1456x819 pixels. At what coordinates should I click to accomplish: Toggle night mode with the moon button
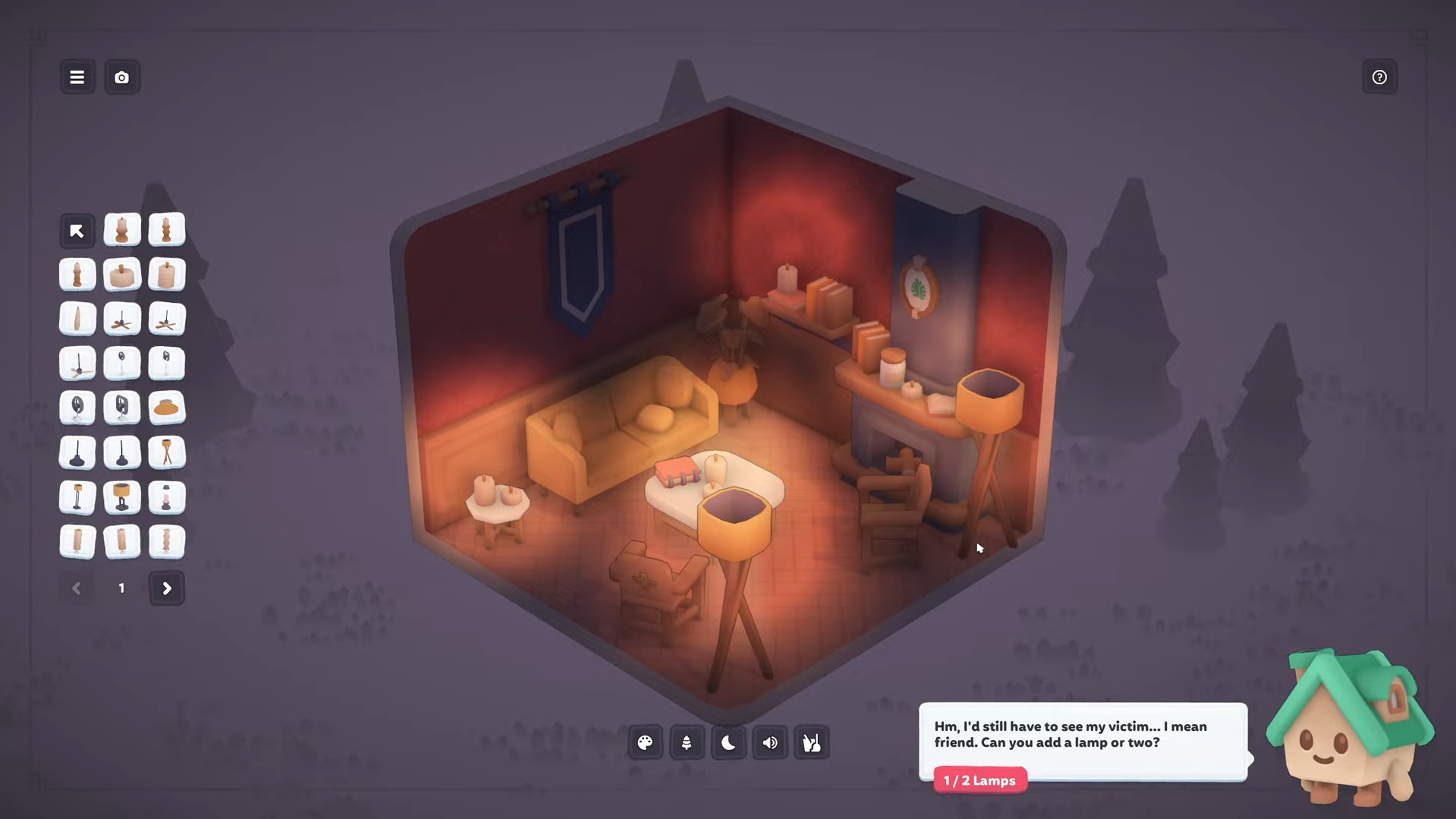pos(728,743)
